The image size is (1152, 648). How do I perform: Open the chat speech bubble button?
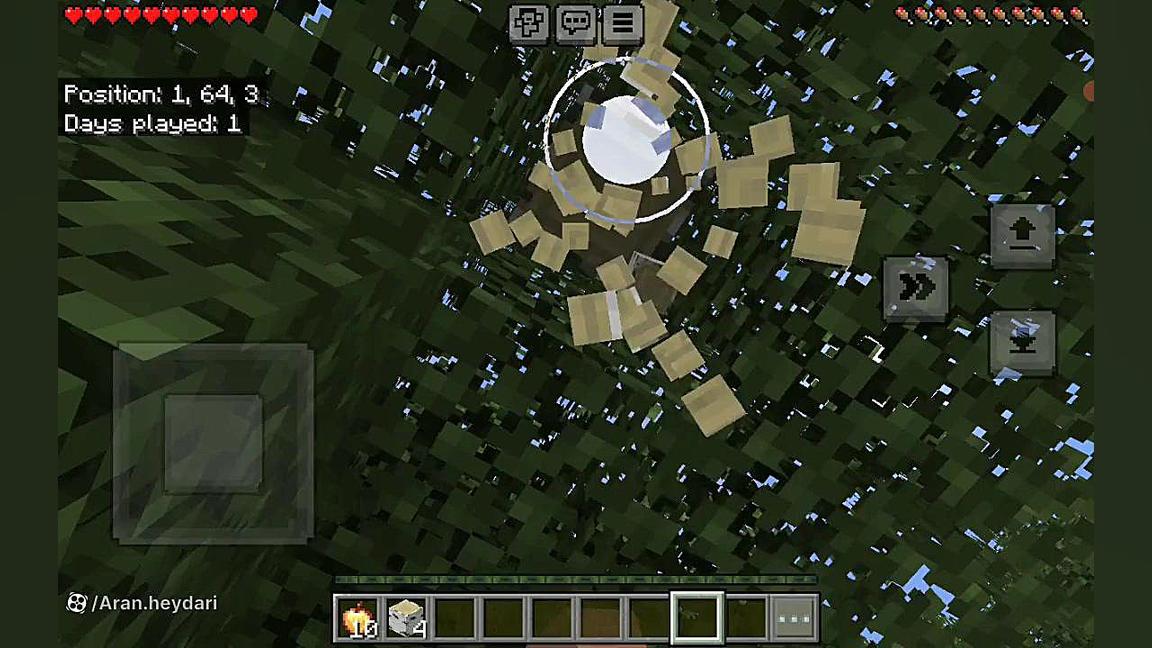click(x=576, y=24)
